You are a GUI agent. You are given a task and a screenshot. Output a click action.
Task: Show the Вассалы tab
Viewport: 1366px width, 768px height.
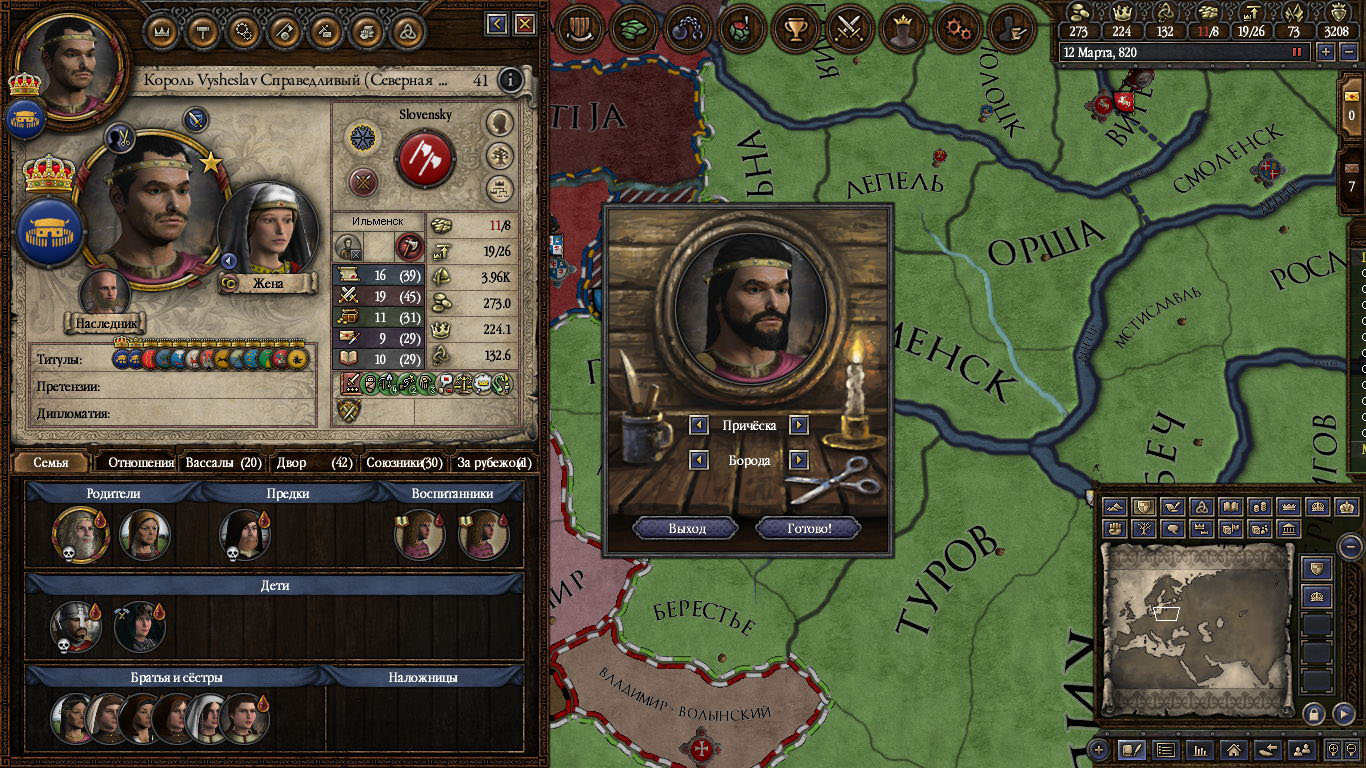click(223, 463)
